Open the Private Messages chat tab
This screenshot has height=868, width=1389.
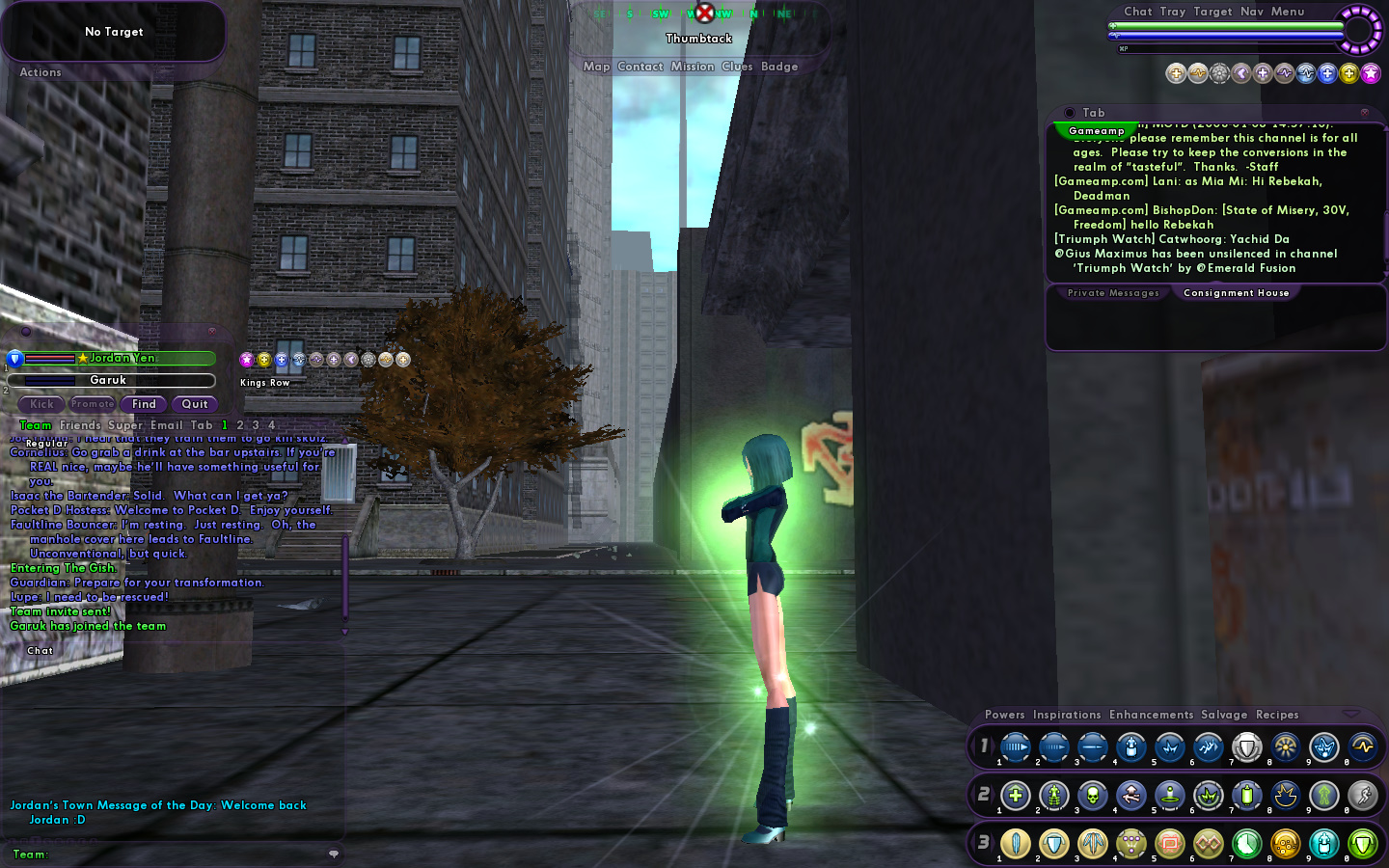1113,293
